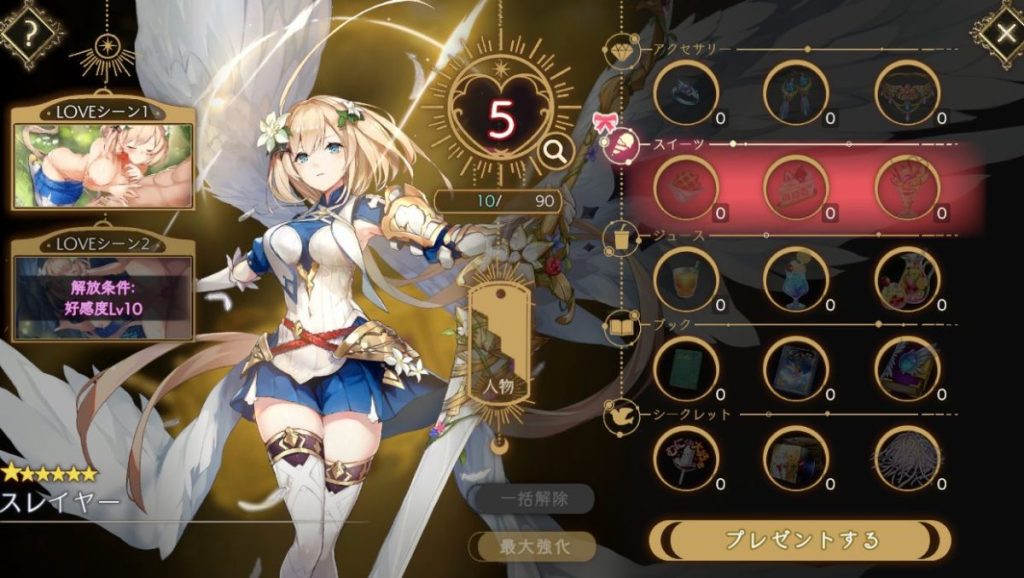Choose the white feather bundle secret gift
The image size is (1024, 578).
(907, 458)
